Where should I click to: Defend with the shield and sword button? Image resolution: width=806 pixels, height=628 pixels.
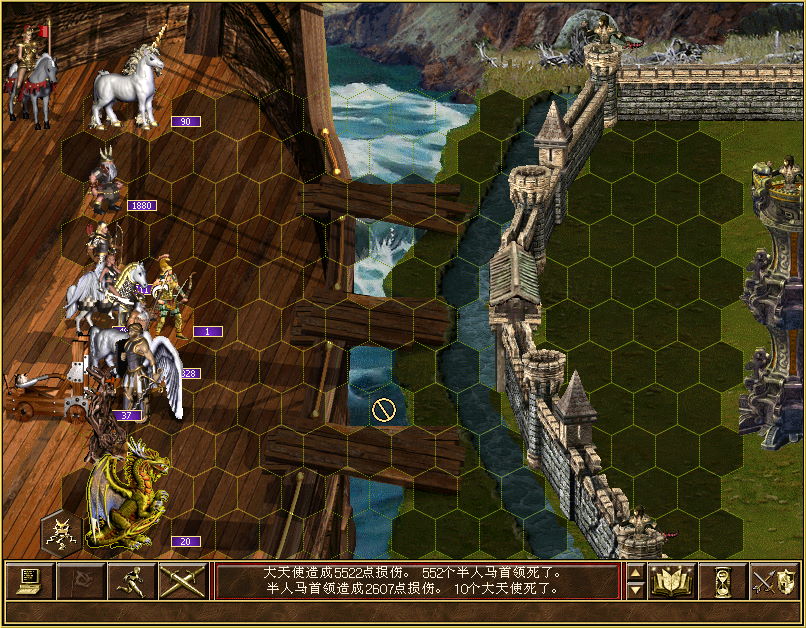coord(774,581)
